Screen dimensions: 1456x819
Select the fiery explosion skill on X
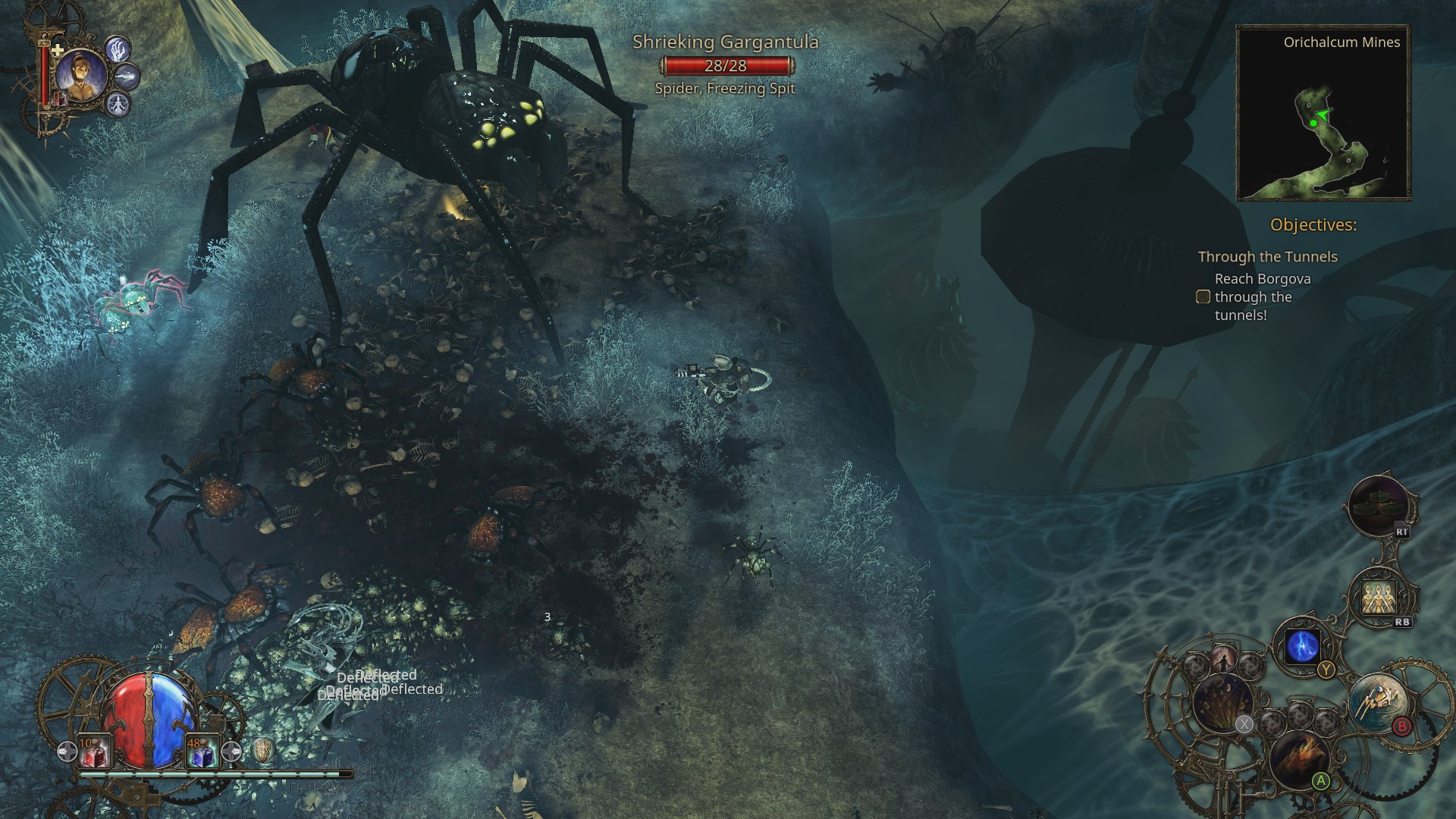[x=1221, y=703]
